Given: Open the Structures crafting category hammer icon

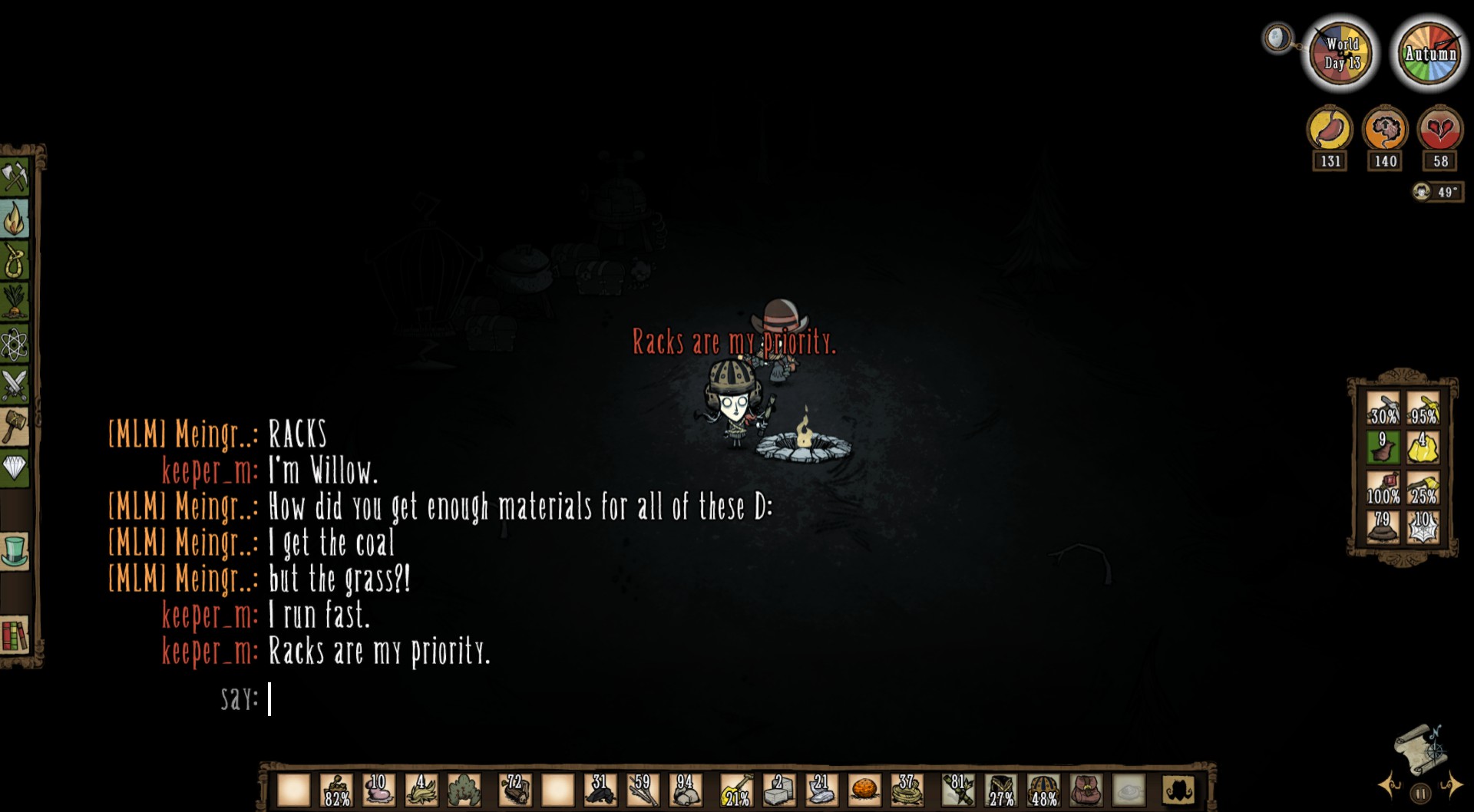Looking at the screenshot, I should [17, 428].
